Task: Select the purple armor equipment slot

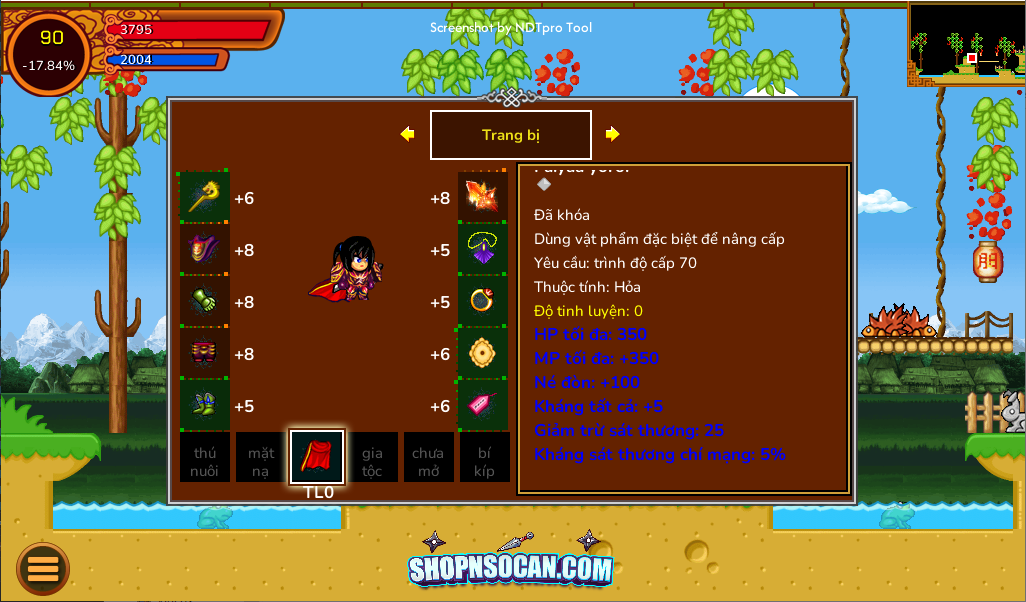Action: [205, 249]
